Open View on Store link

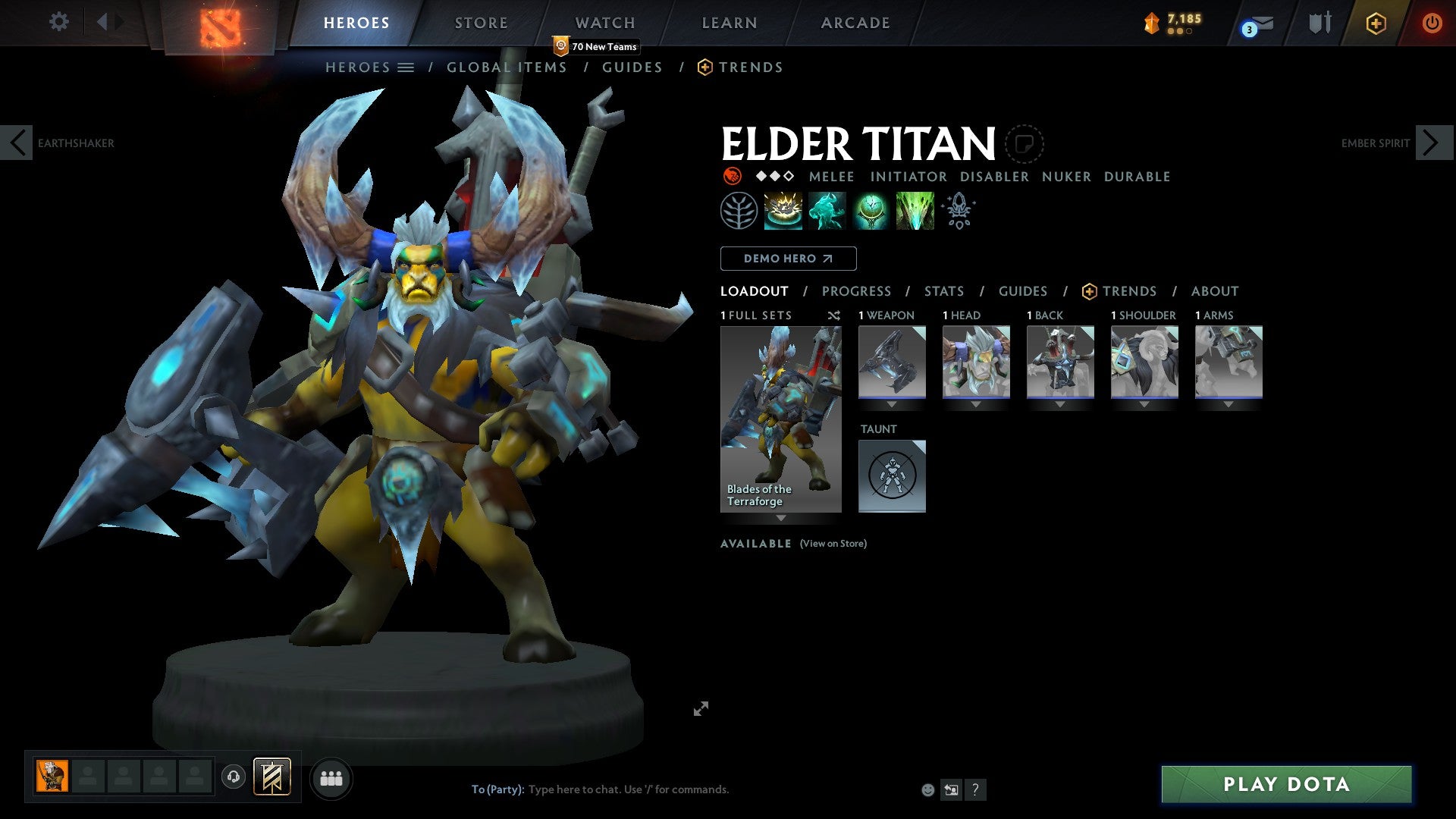pos(833,544)
